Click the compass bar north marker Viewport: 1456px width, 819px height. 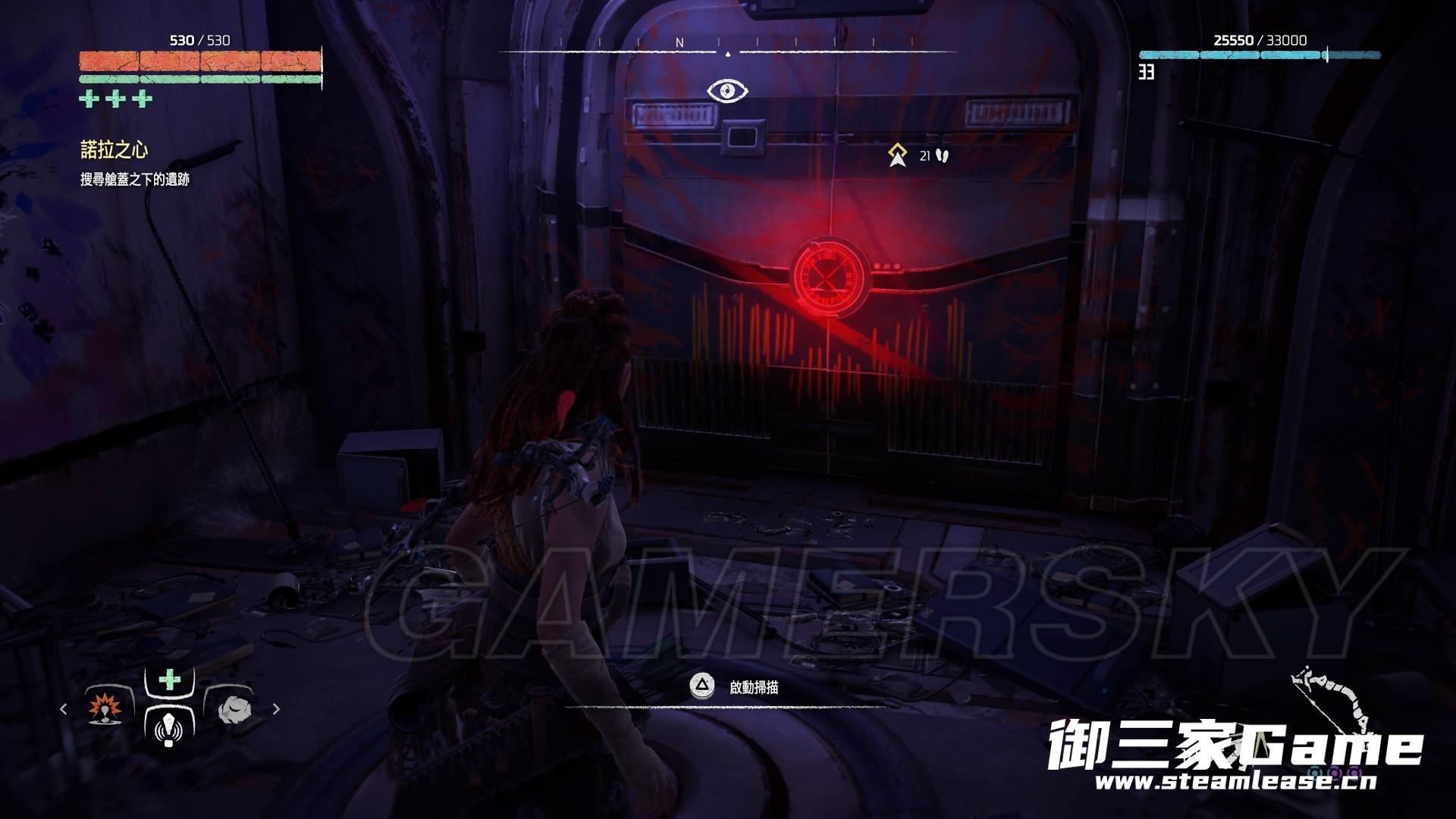(x=679, y=43)
